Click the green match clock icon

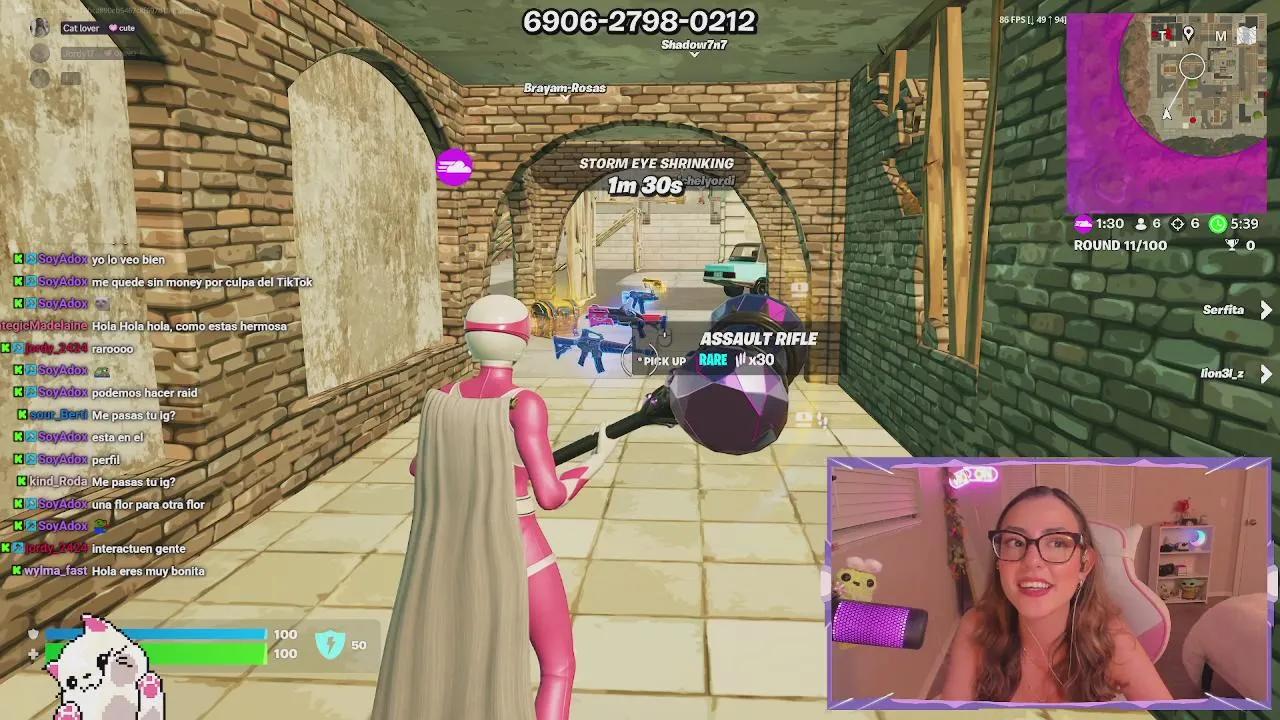1218,224
